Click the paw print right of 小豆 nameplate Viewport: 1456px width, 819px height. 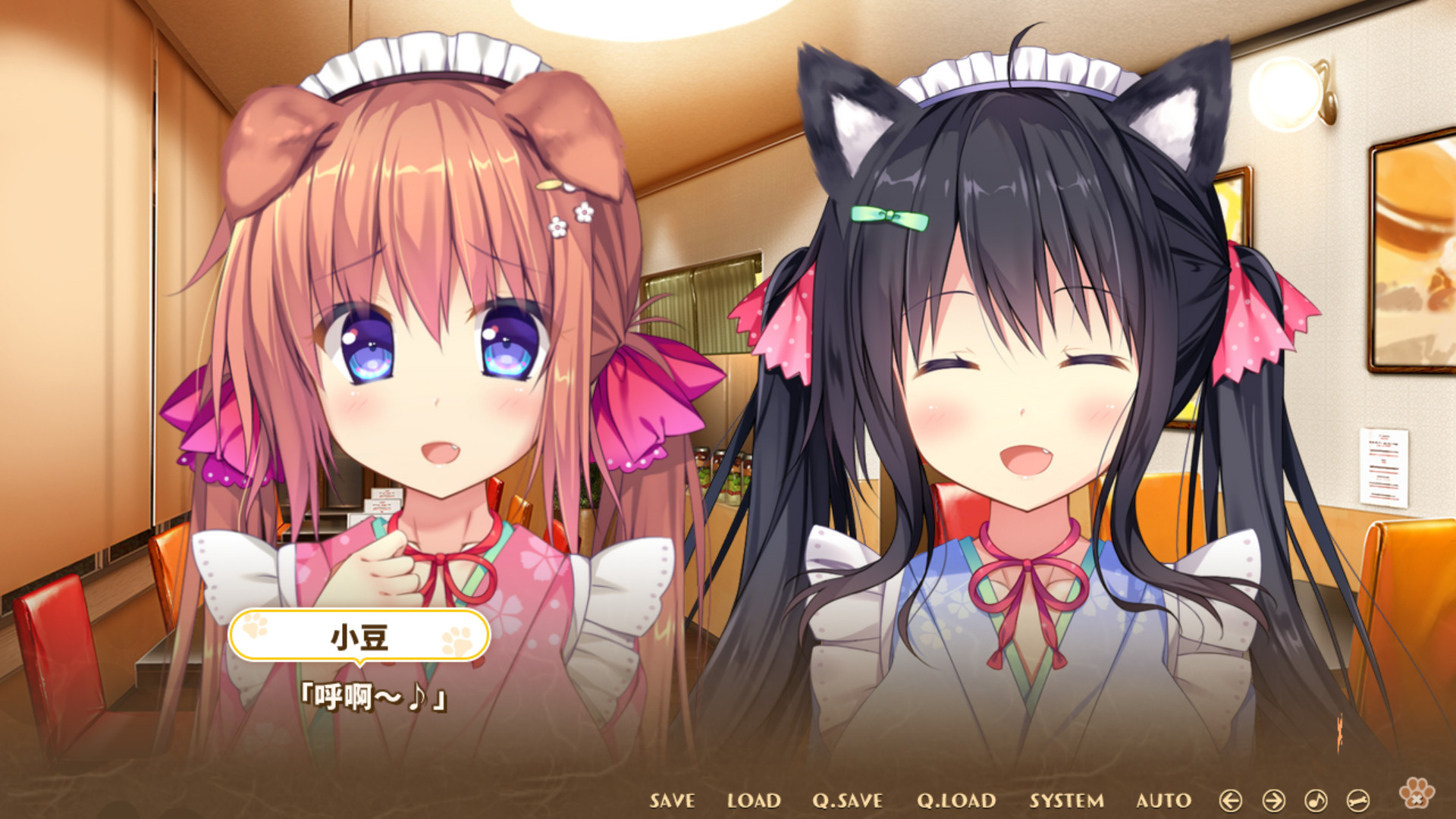(455, 641)
